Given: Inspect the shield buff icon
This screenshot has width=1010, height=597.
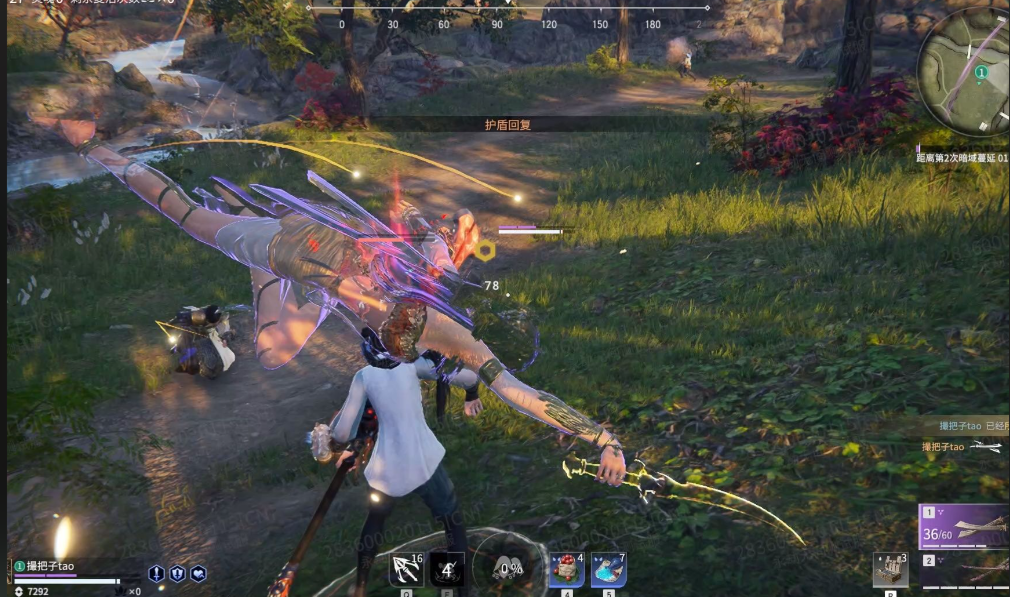Looking at the screenshot, I should 177,573.
